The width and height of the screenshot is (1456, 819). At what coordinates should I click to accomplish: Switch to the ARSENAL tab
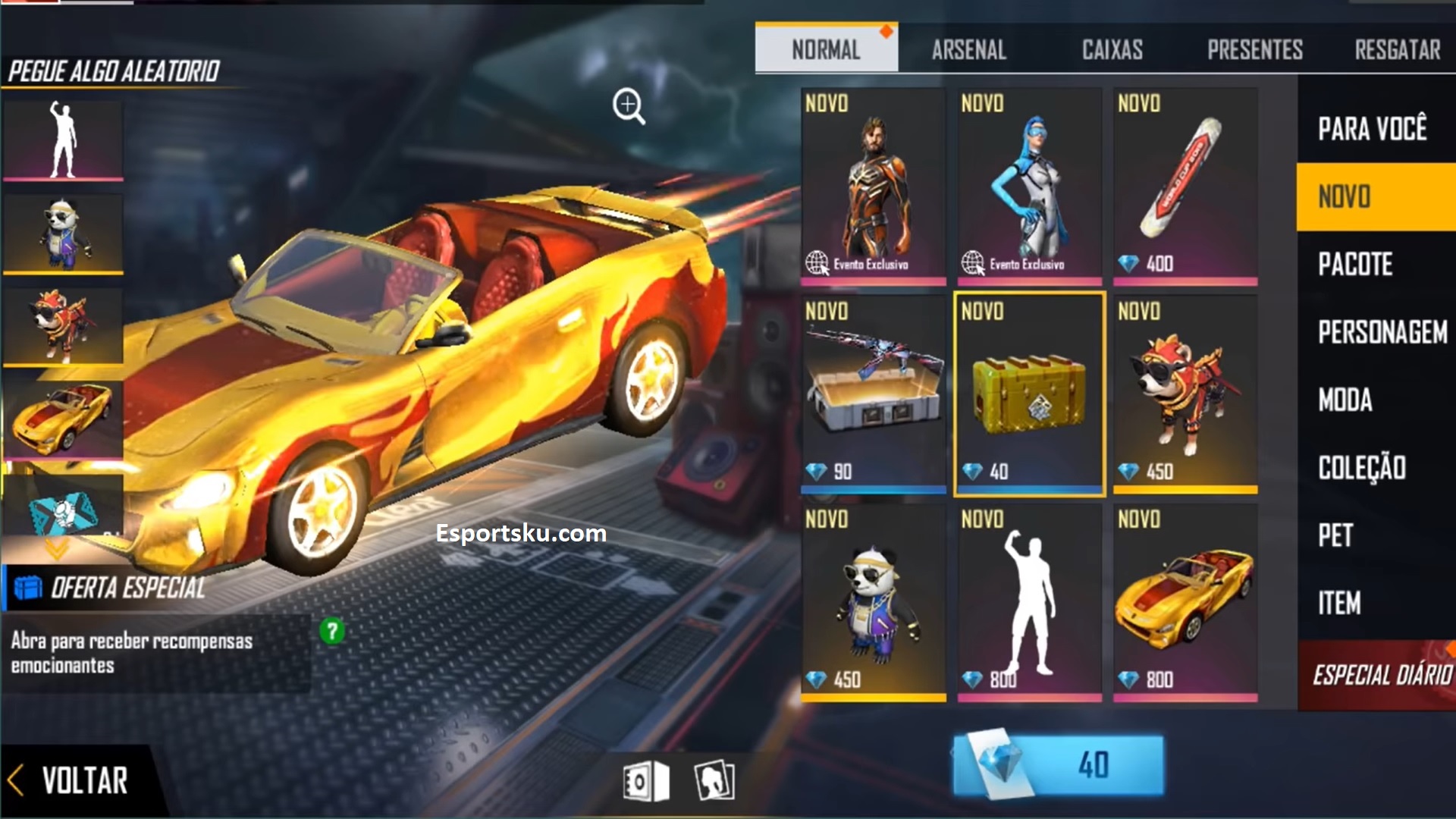tap(968, 49)
